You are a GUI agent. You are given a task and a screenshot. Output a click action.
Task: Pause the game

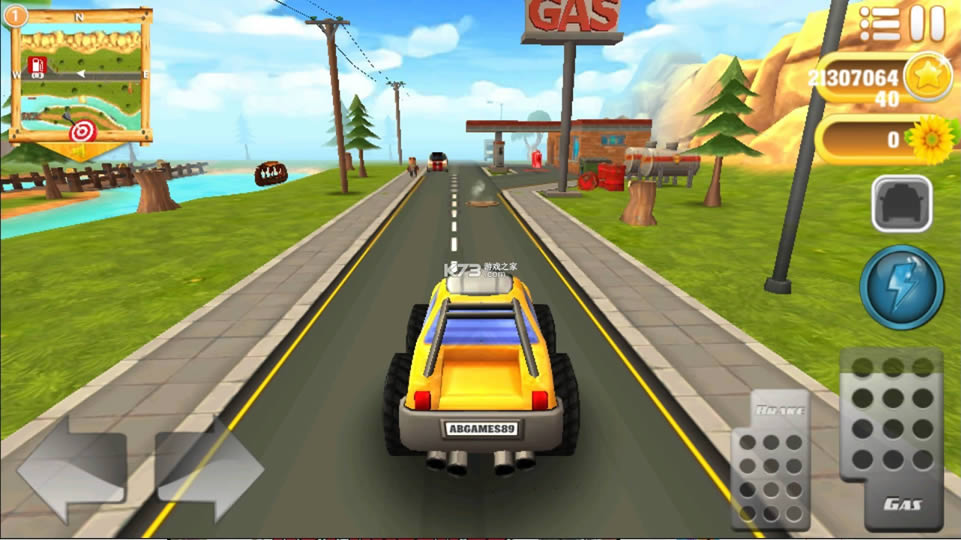[928, 23]
